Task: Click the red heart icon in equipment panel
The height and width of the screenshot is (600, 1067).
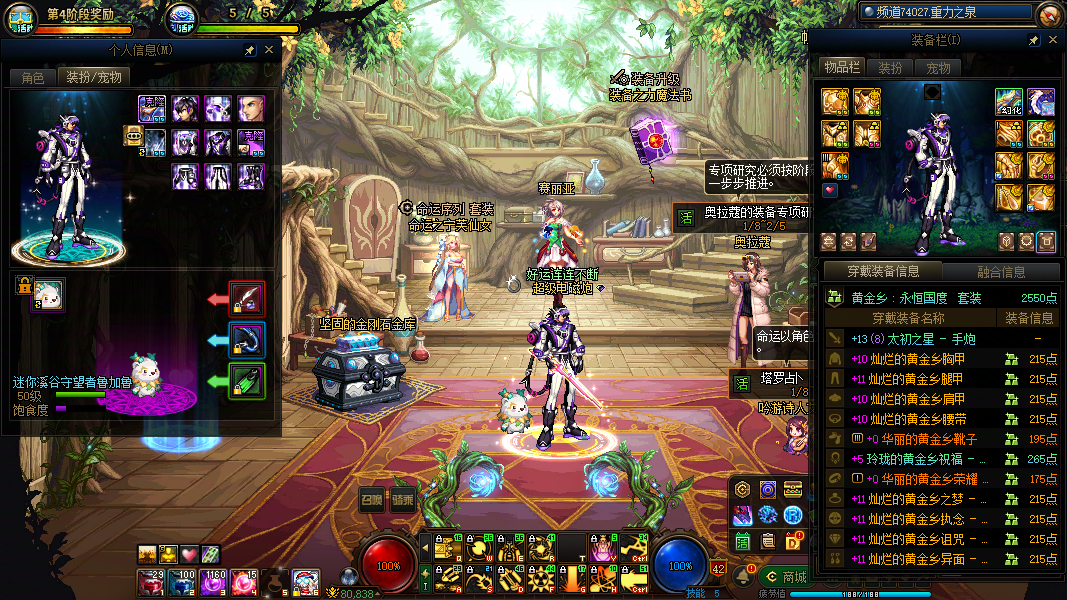Action: 830,190
